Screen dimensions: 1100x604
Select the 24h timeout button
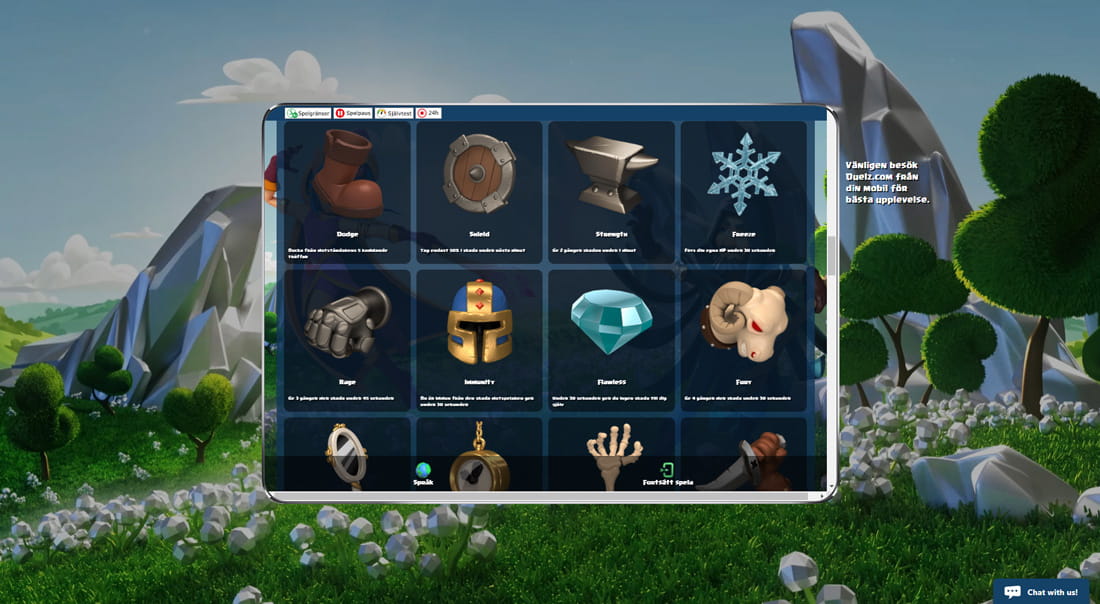428,113
